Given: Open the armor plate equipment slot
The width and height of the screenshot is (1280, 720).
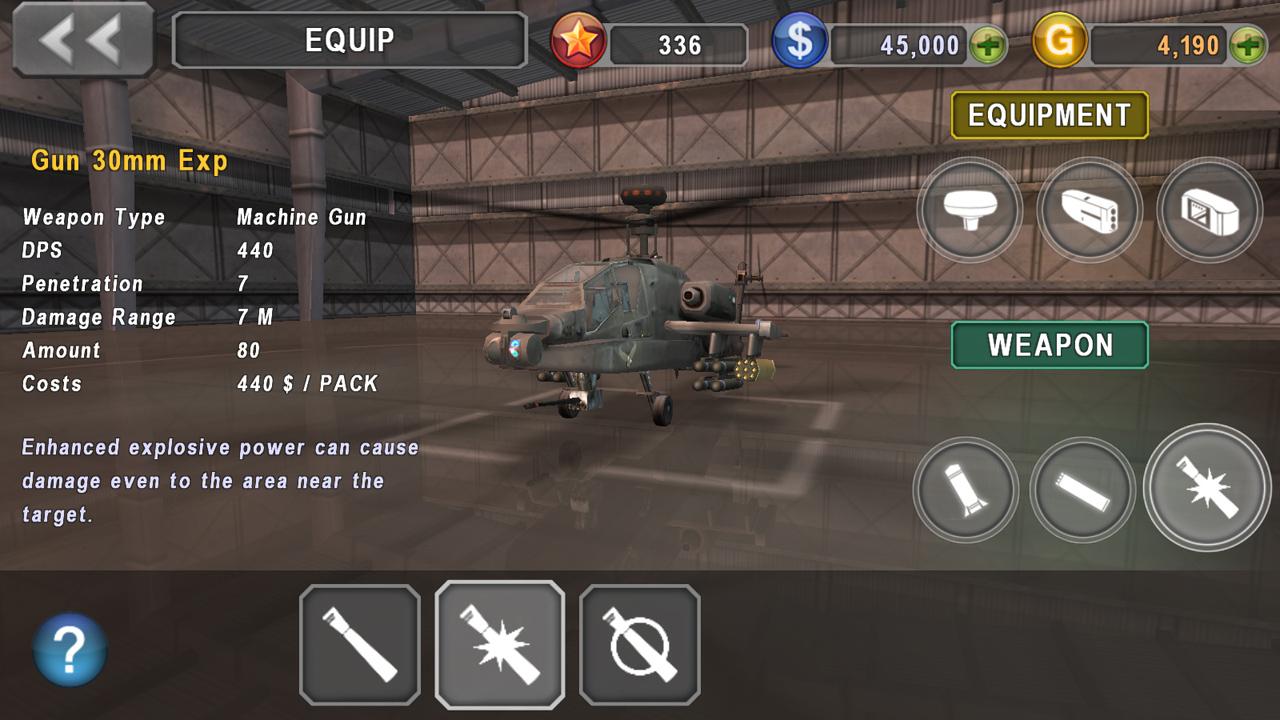Looking at the screenshot, I should pos(1209,210).
